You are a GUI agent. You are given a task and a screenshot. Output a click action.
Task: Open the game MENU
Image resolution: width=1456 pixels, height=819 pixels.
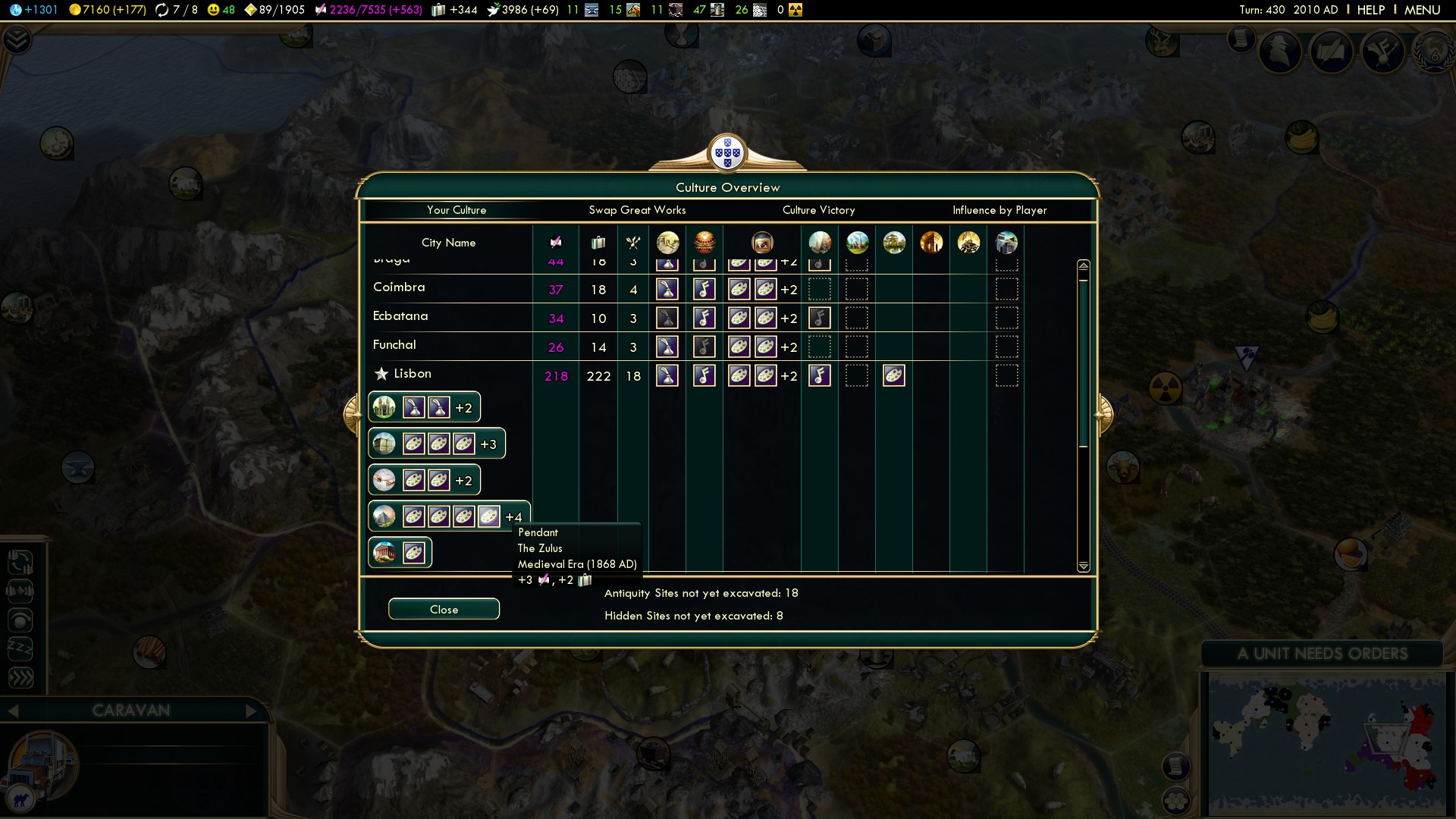[x=1422, y=10]
